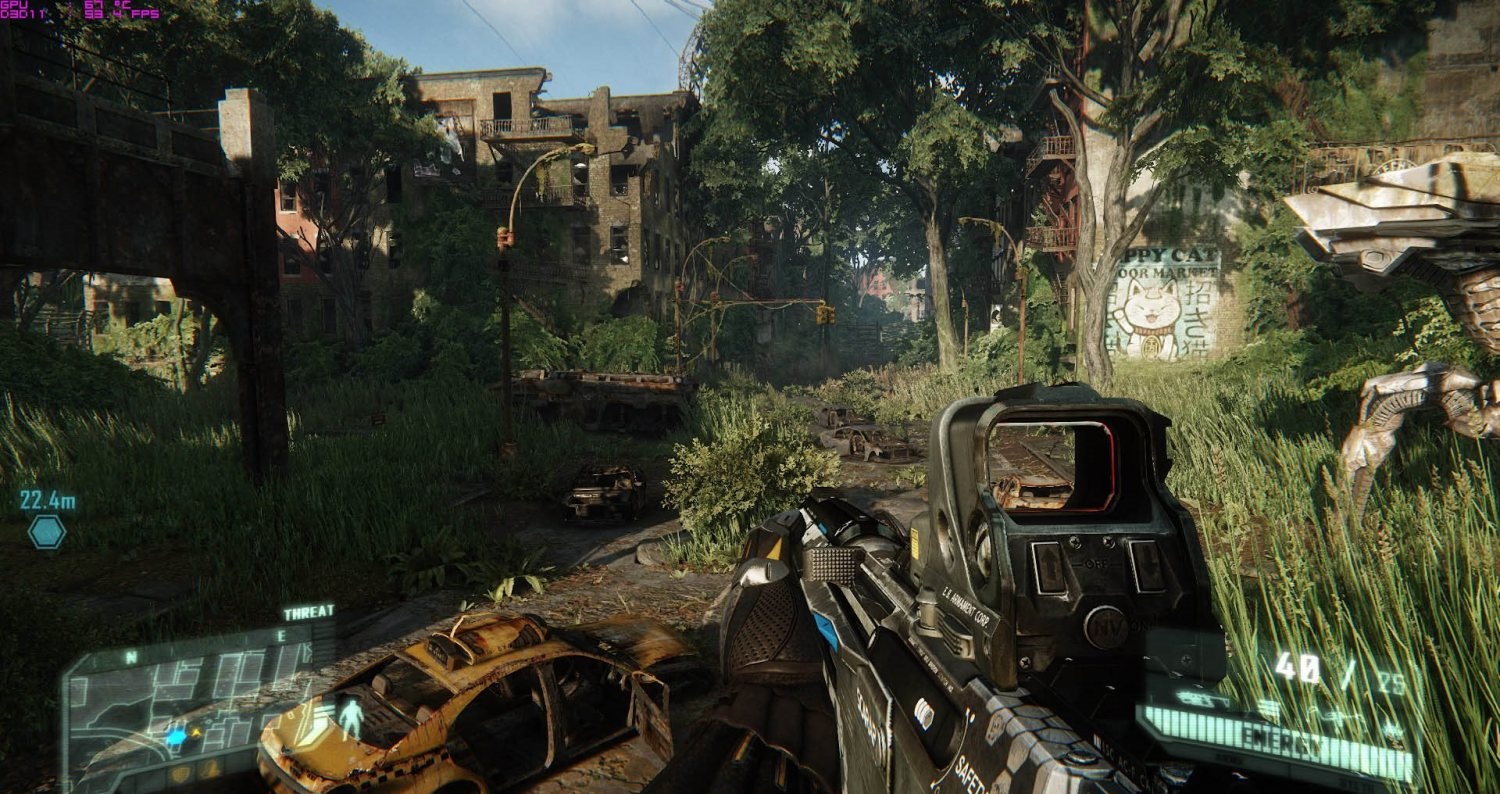
Task: Click the THREAT indicator label
Action: pyautogui.click(x=309, y=612)
